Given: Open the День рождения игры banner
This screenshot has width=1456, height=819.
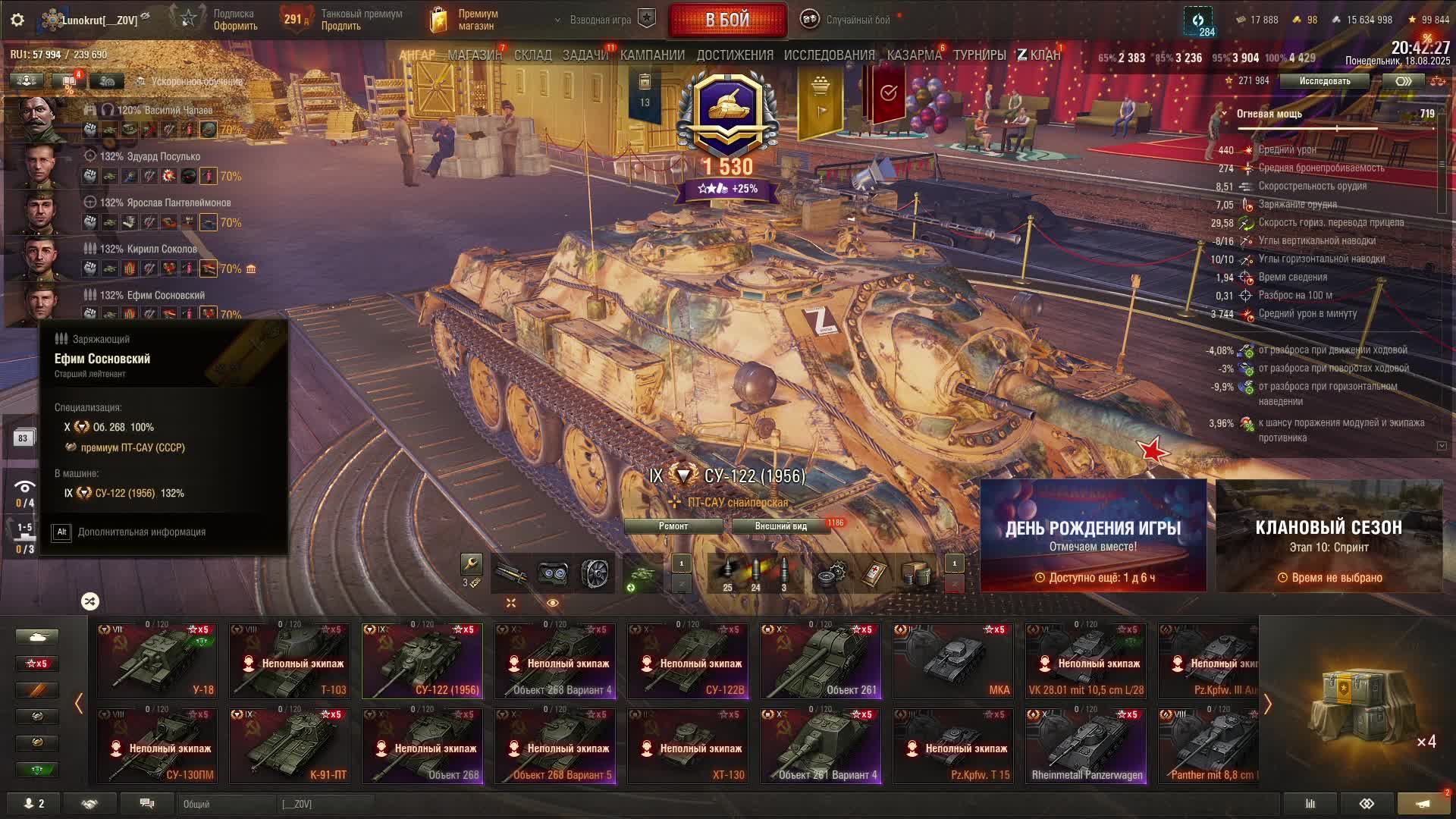Looking at the screenshot, I should [x=1093, y=535].
